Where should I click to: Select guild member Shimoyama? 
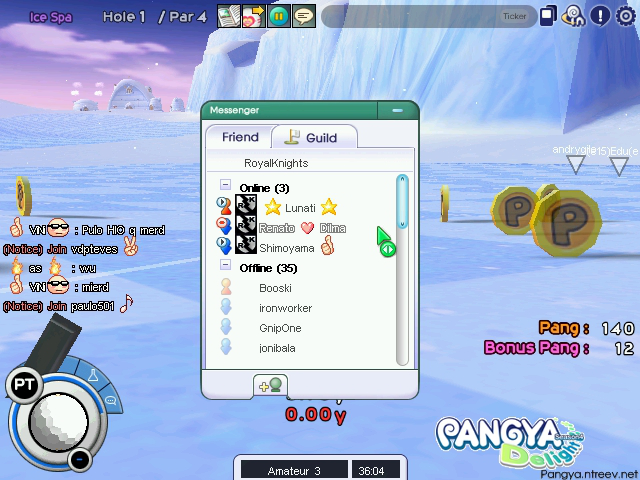click(x=286, y=247)
